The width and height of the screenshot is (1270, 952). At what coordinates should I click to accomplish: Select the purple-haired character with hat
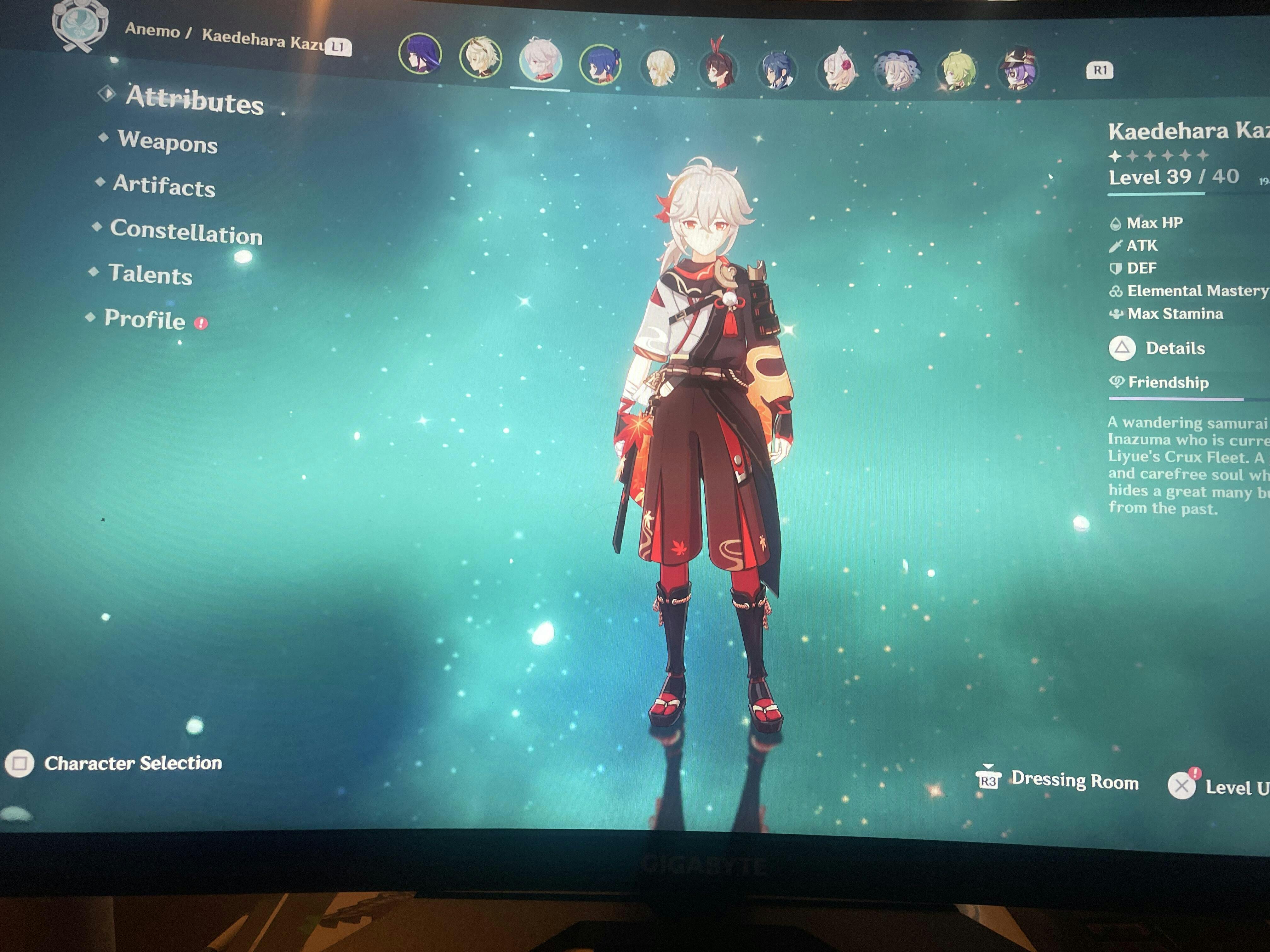[1017, 69]
